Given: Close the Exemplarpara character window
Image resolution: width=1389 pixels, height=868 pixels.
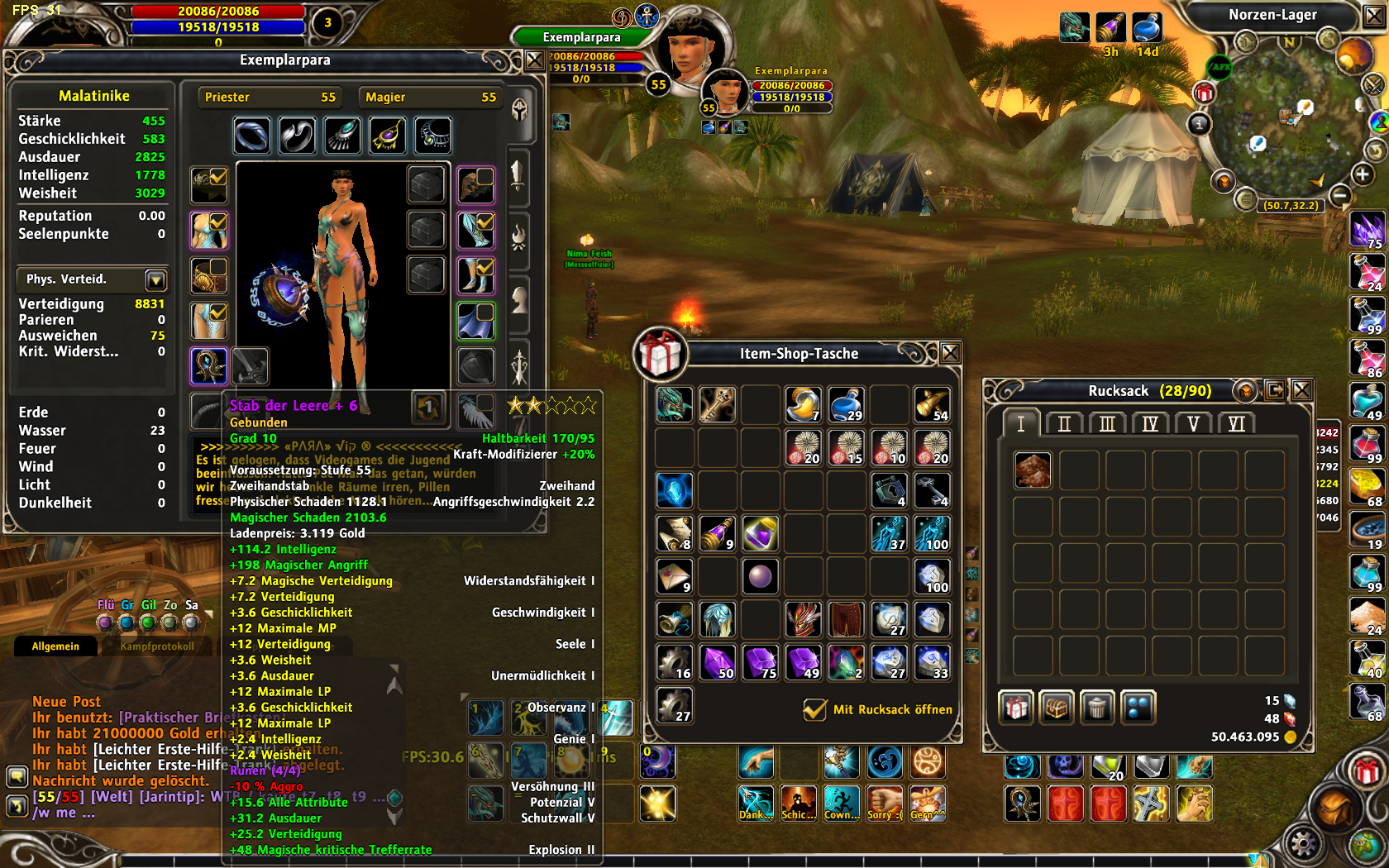Looking at the screenshot, I should tap(534, 60).
